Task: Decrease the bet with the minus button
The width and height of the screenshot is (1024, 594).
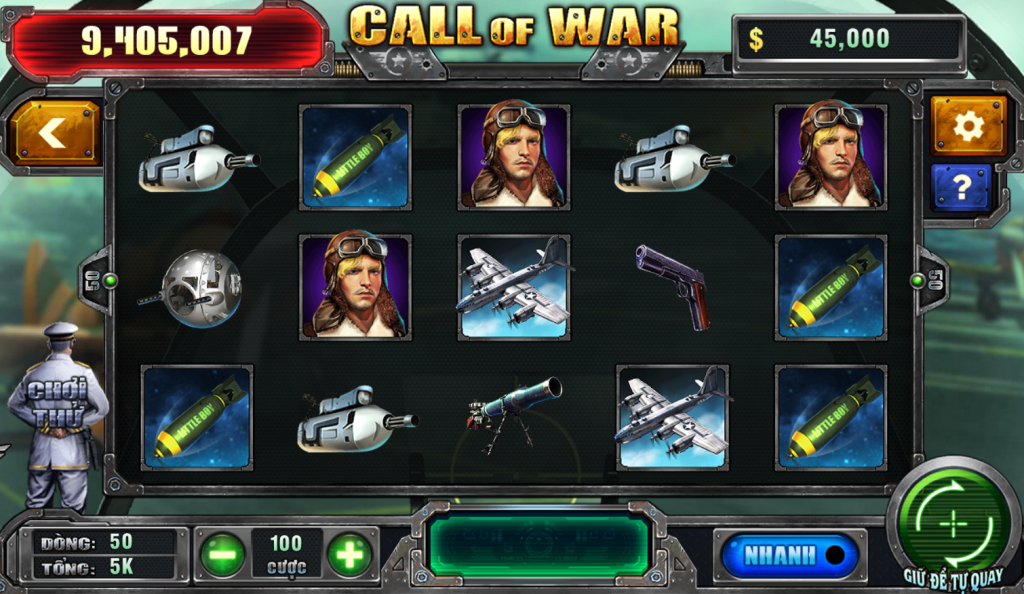Action: click(x=223, y=554)
